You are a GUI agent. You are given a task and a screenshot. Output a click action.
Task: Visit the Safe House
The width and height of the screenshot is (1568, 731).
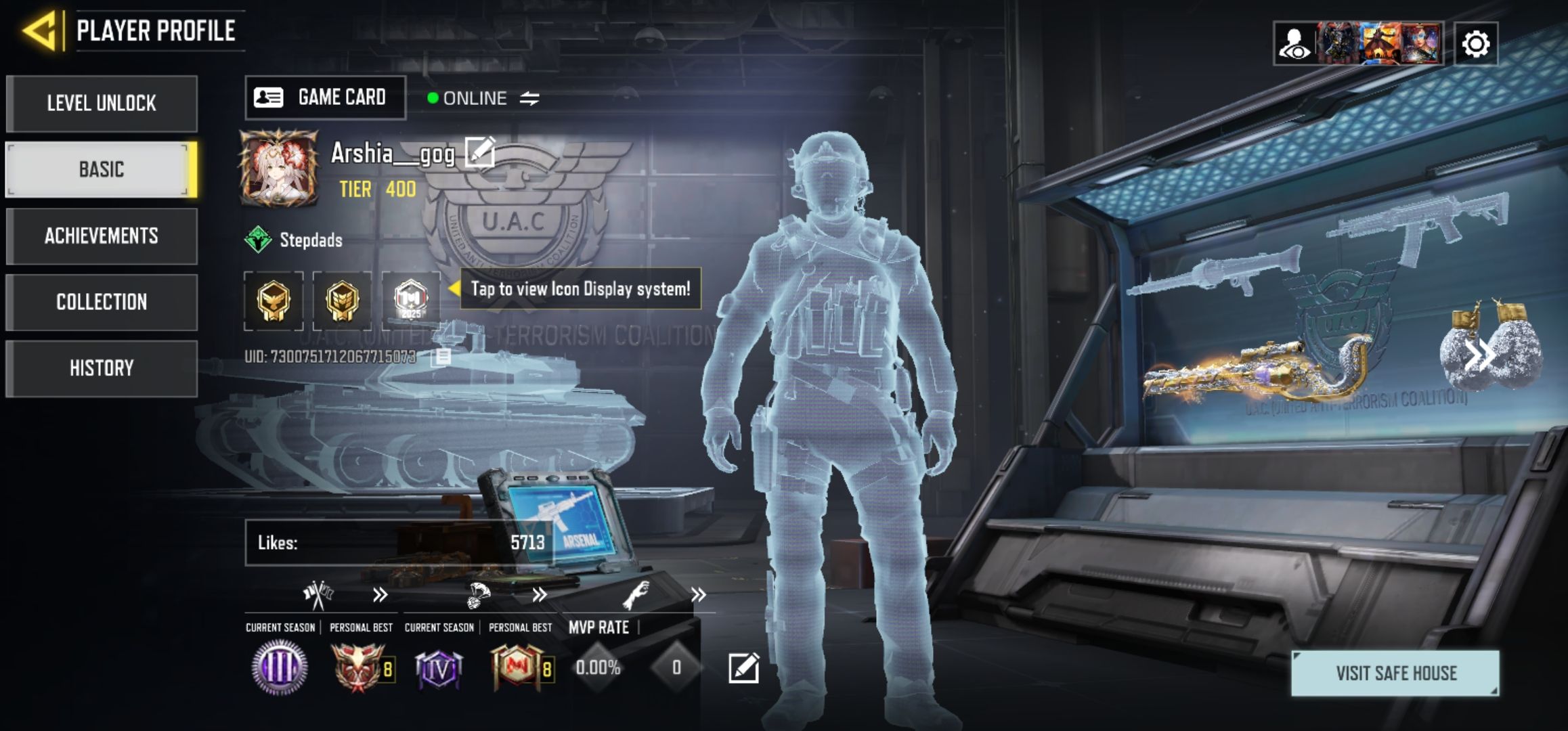(x=1395, y=673)
